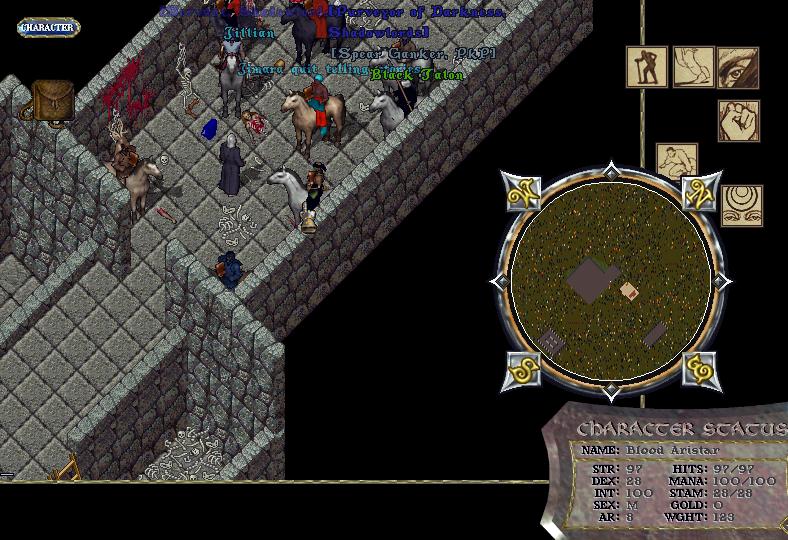The width and height of the screenshot is (788, 540).
Task: Activate the watching eye skill icon
Action: [x=738, y=68]
